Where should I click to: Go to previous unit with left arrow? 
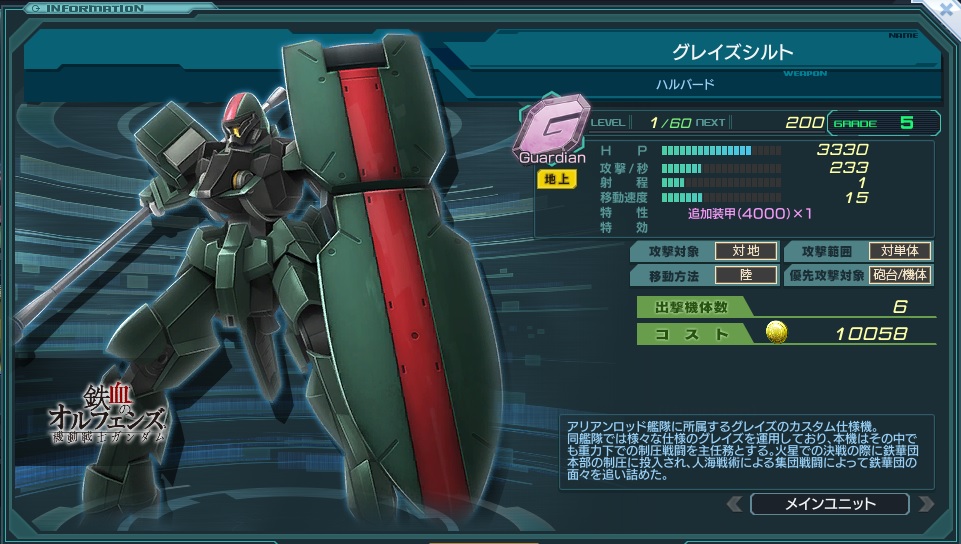[x=734, y=503]
